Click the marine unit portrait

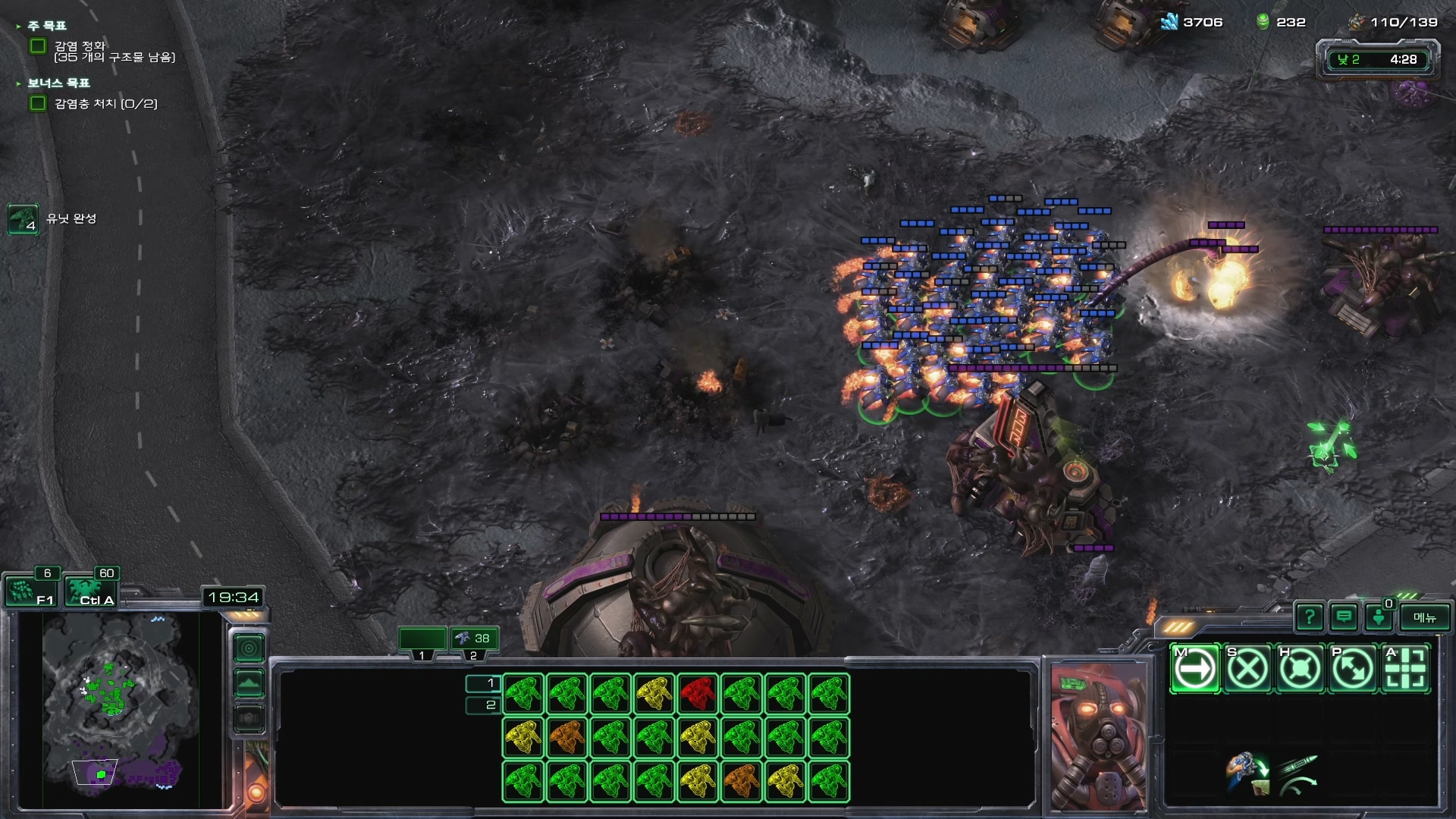1098,736
